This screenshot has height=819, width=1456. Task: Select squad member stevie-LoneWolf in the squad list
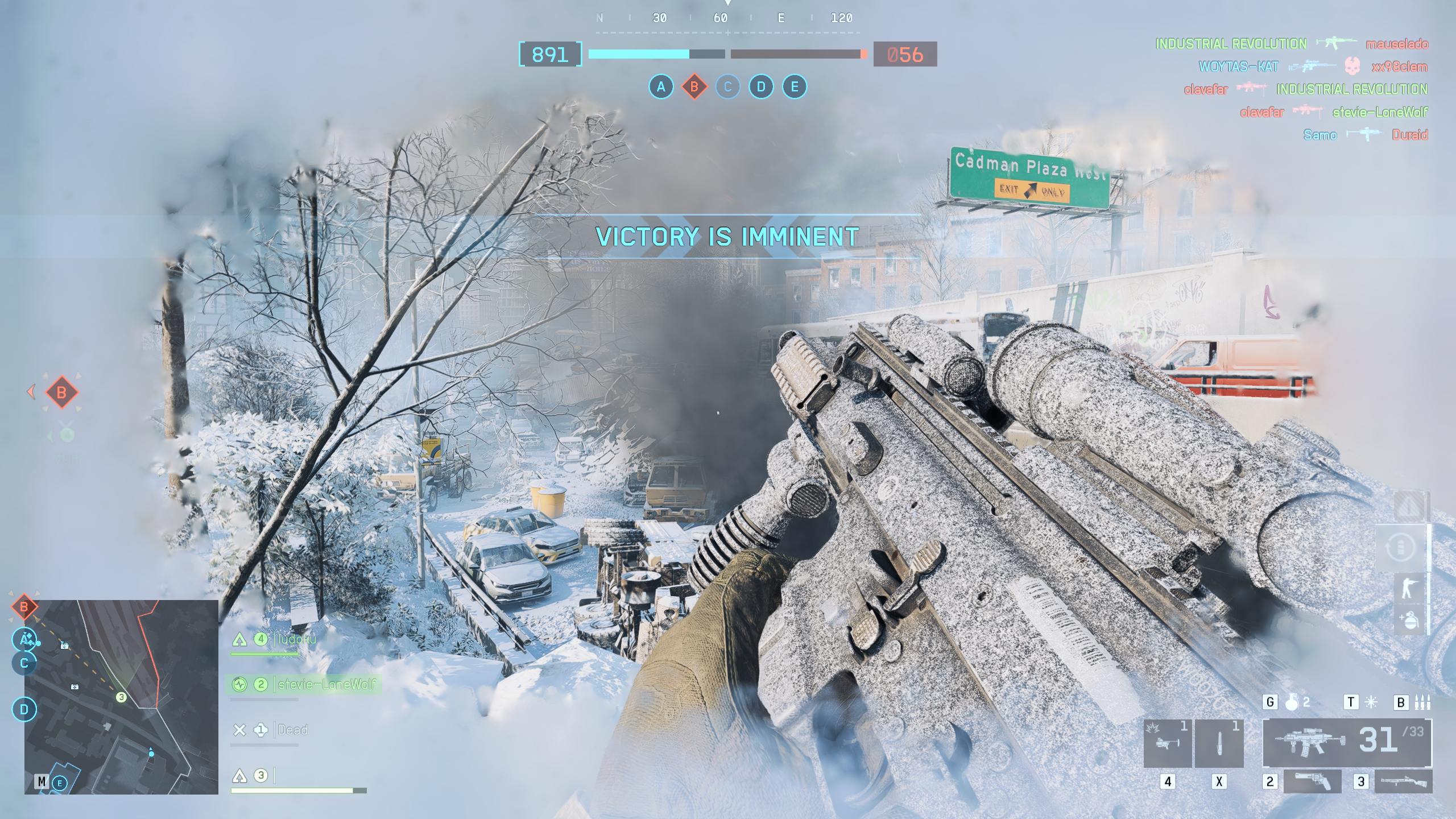[x=326, y=684]
